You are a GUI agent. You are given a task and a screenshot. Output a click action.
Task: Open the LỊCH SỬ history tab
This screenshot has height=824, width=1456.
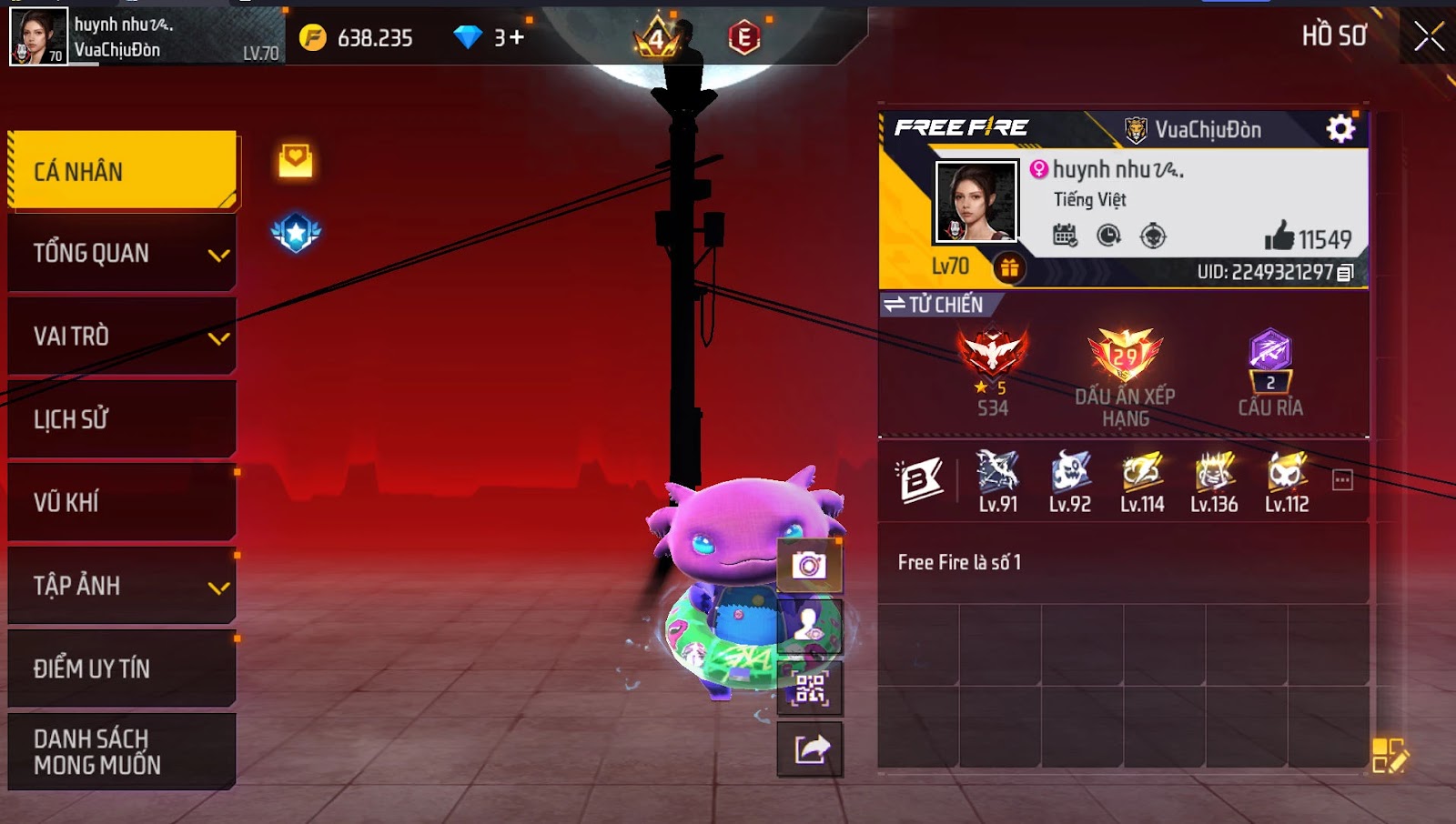pos(123,419)
